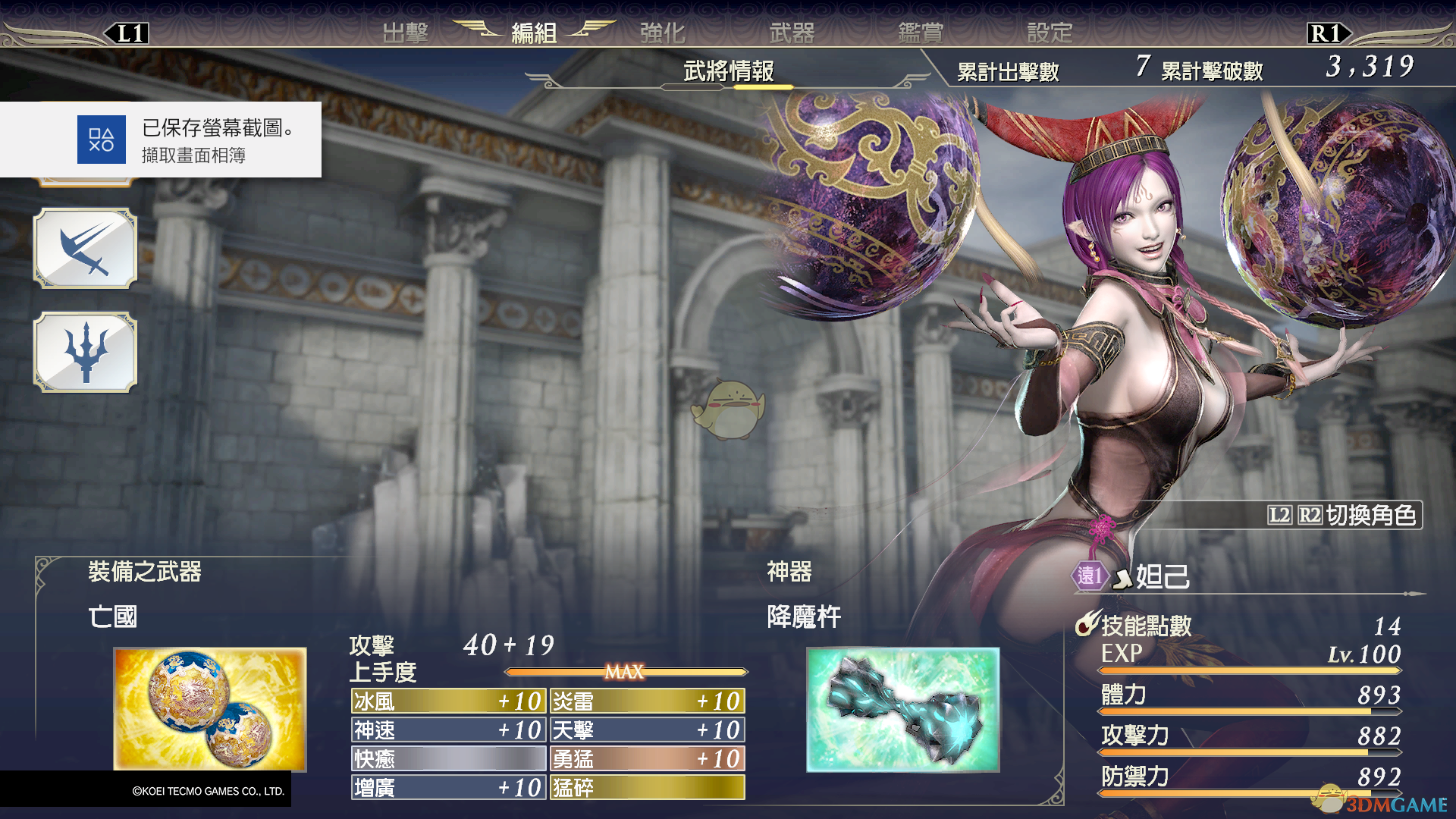Show the 鑑賞 tab

point(921,33)
